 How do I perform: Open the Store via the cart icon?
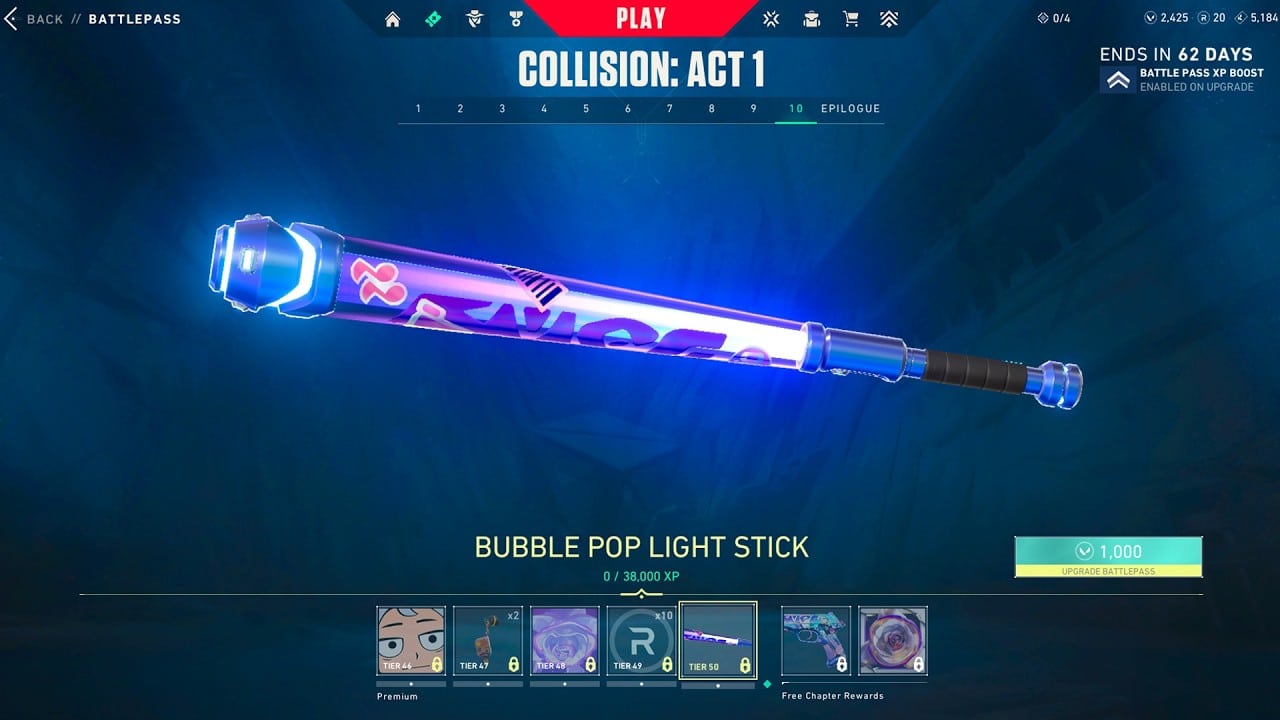(851, 18)
